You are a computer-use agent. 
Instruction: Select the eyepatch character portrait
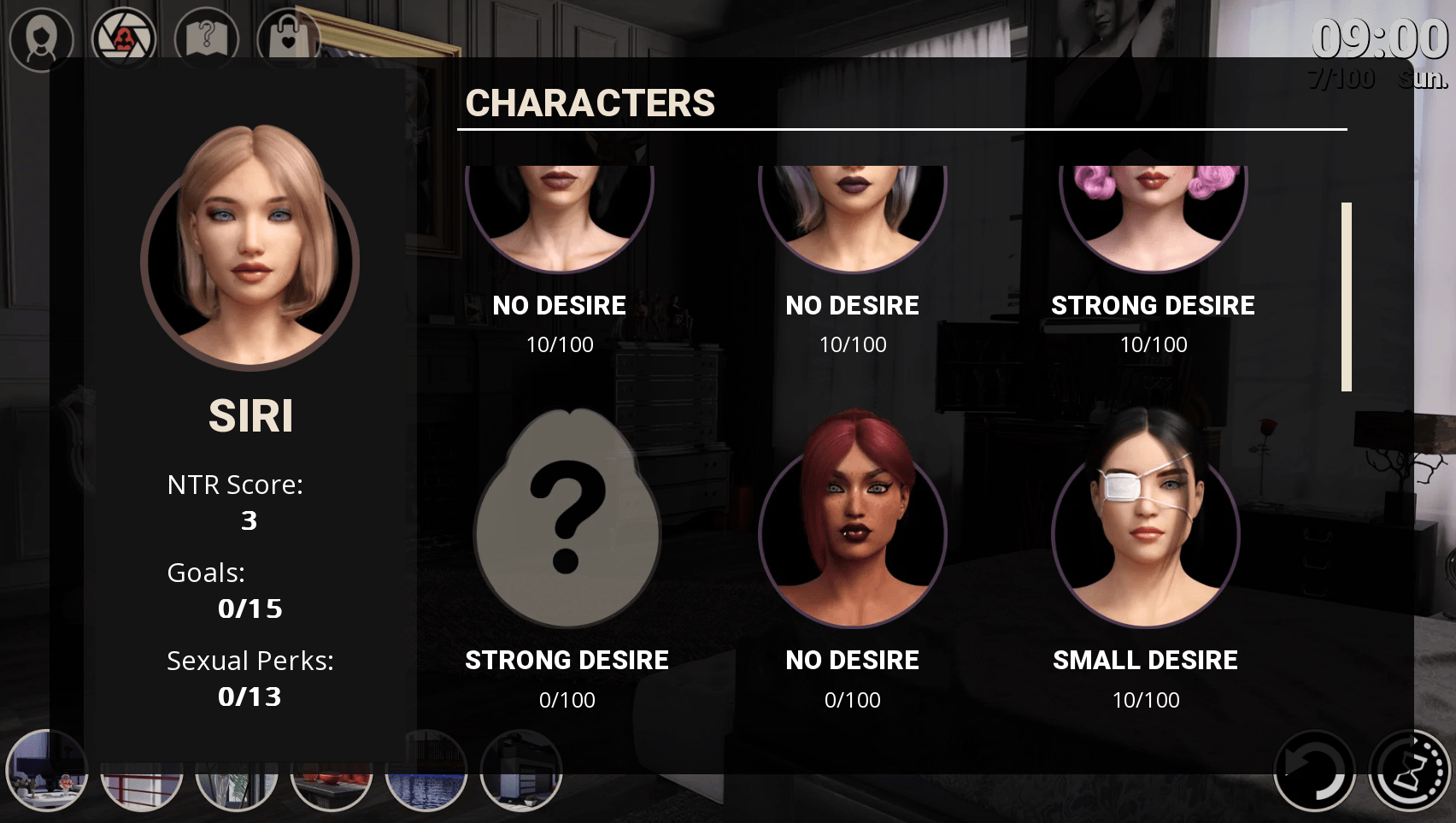click(1145, 522)
